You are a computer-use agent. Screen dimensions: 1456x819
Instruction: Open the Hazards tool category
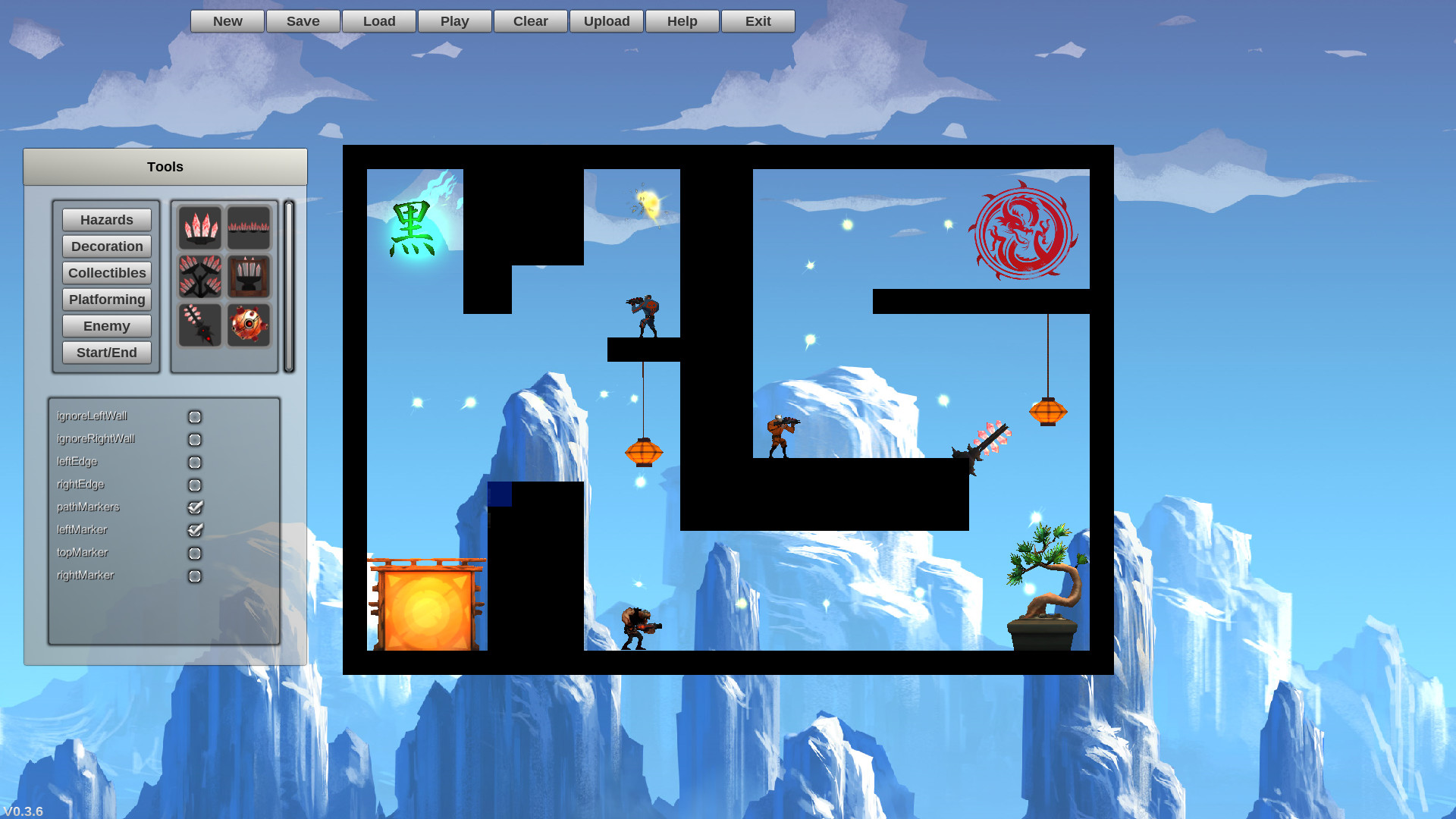(x=106, y=220)
